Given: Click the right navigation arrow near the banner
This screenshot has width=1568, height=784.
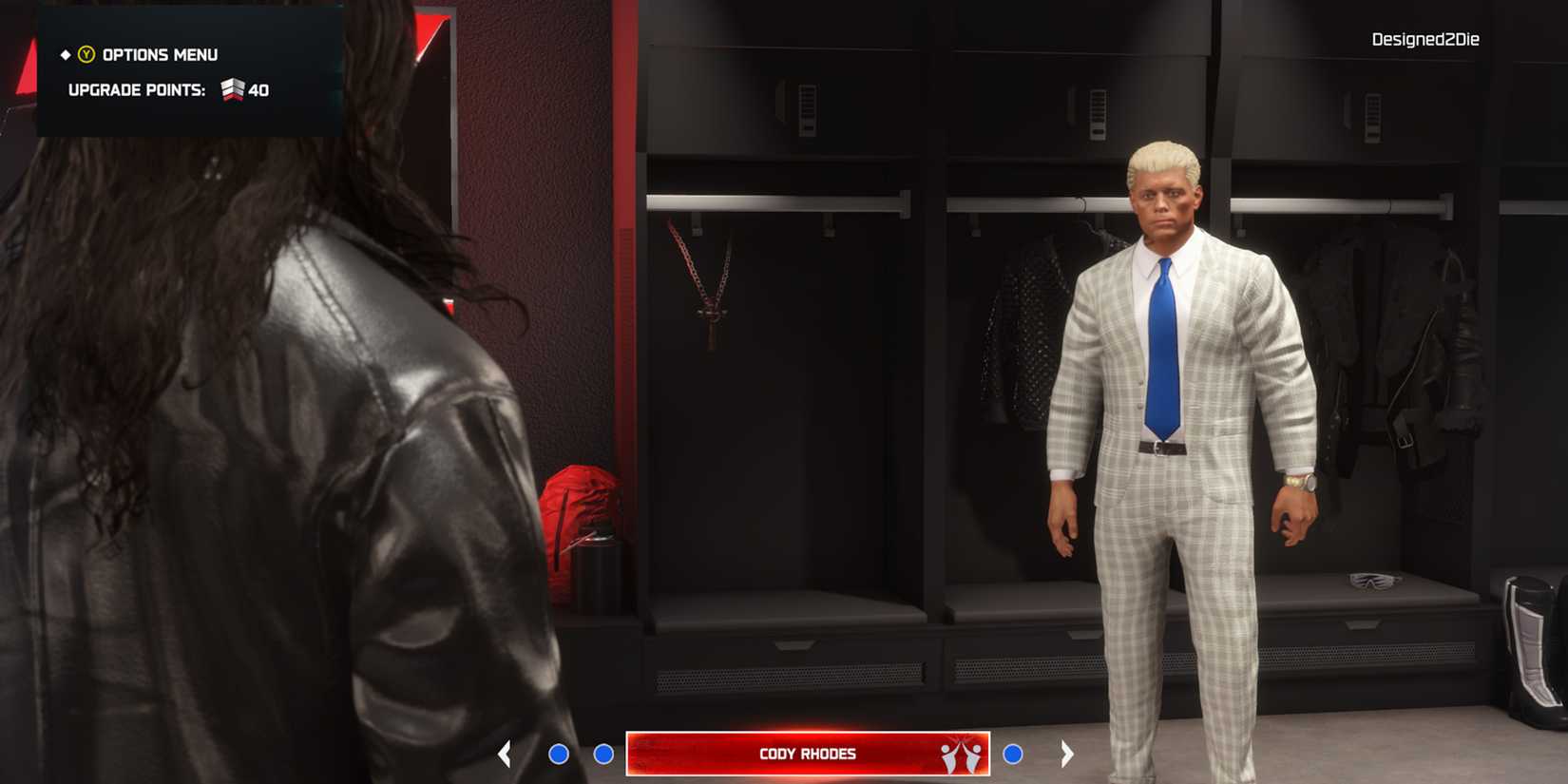Looking at the screenshot, I should 1067,753.
